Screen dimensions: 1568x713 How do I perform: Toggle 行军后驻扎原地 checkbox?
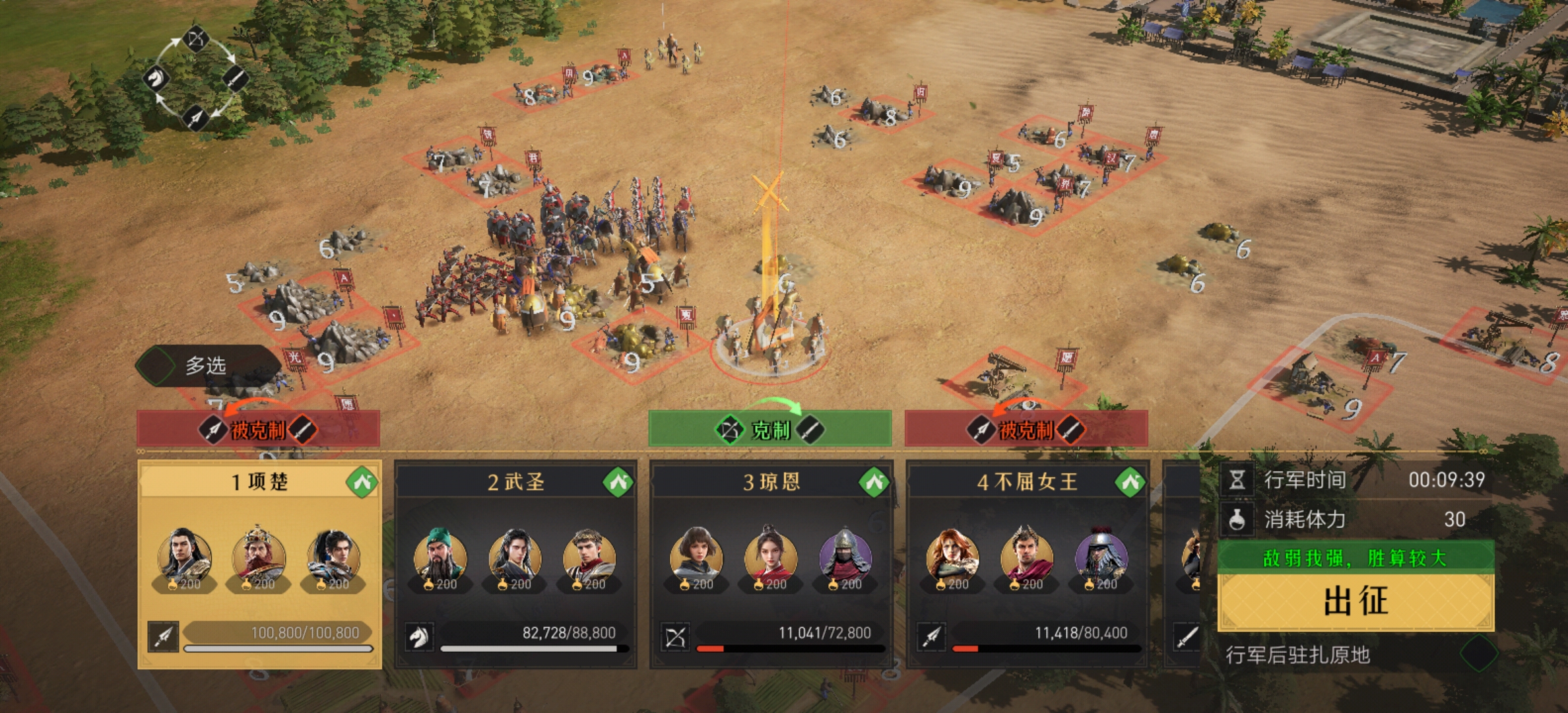click(x=1478, y=654)
